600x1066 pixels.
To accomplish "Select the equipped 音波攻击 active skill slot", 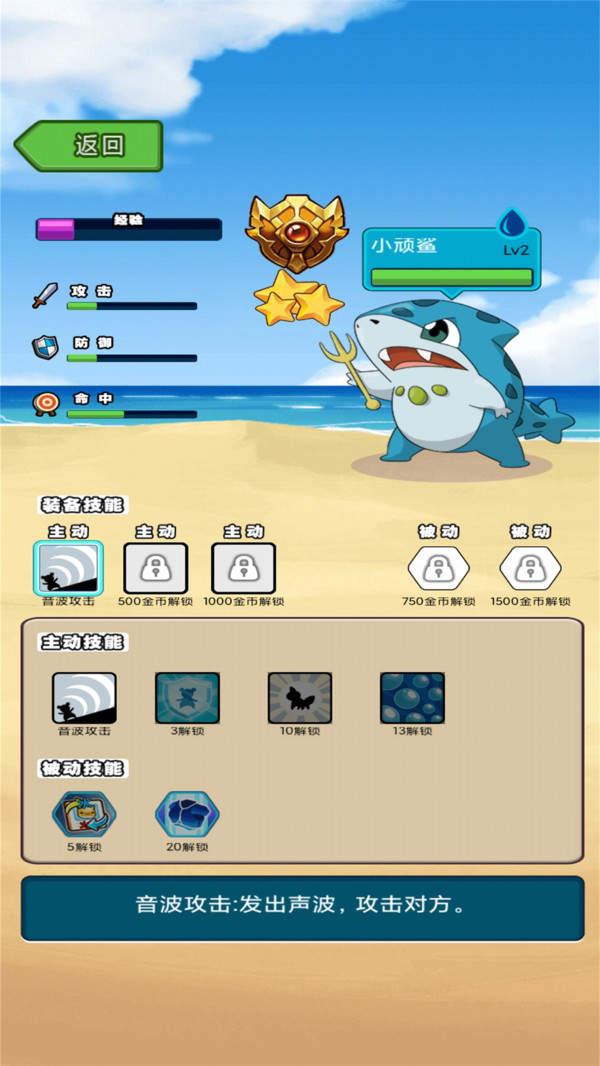I will tap(68, 569).
